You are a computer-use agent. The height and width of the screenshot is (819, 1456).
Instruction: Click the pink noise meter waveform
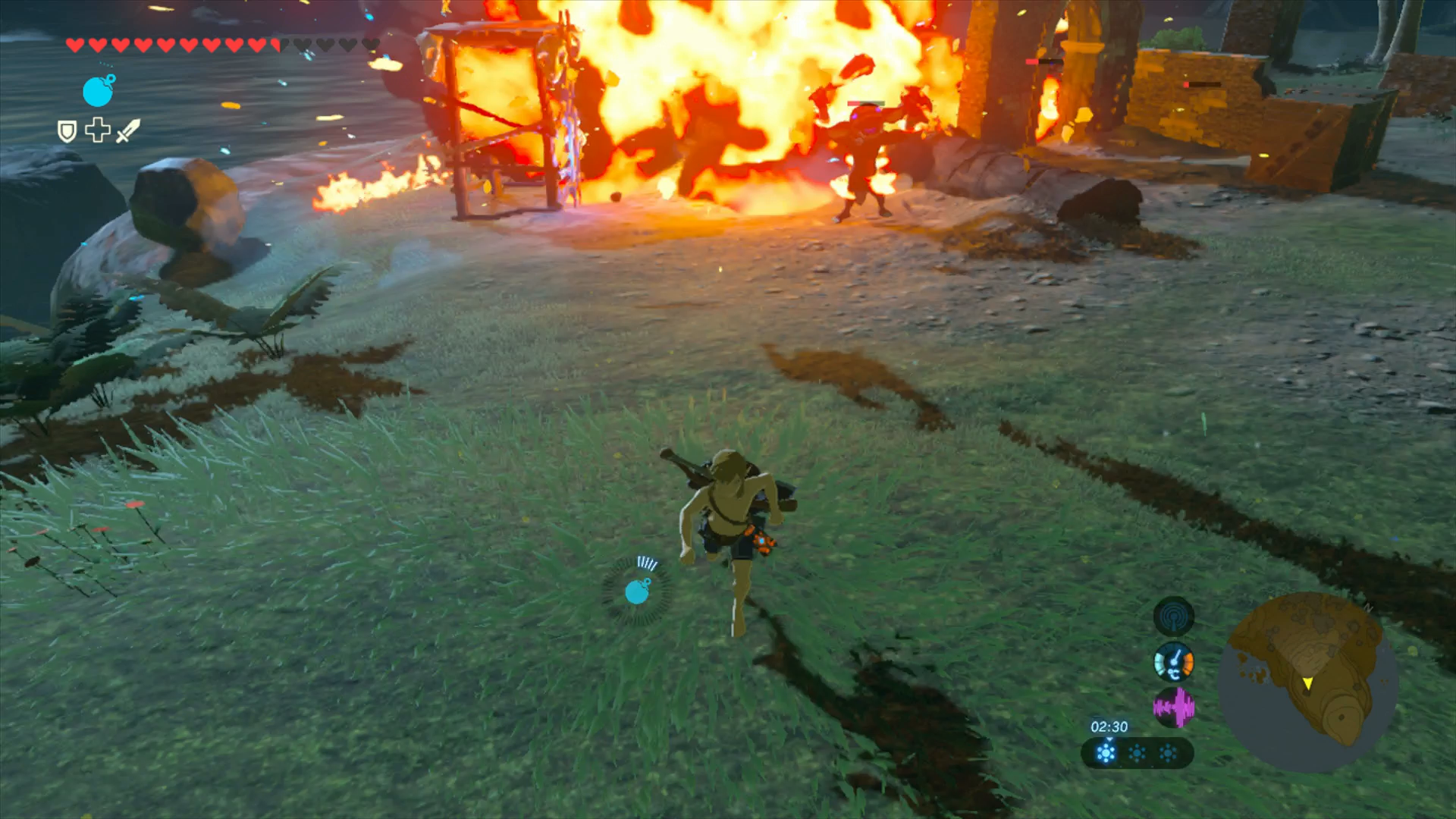[1175, 708]
